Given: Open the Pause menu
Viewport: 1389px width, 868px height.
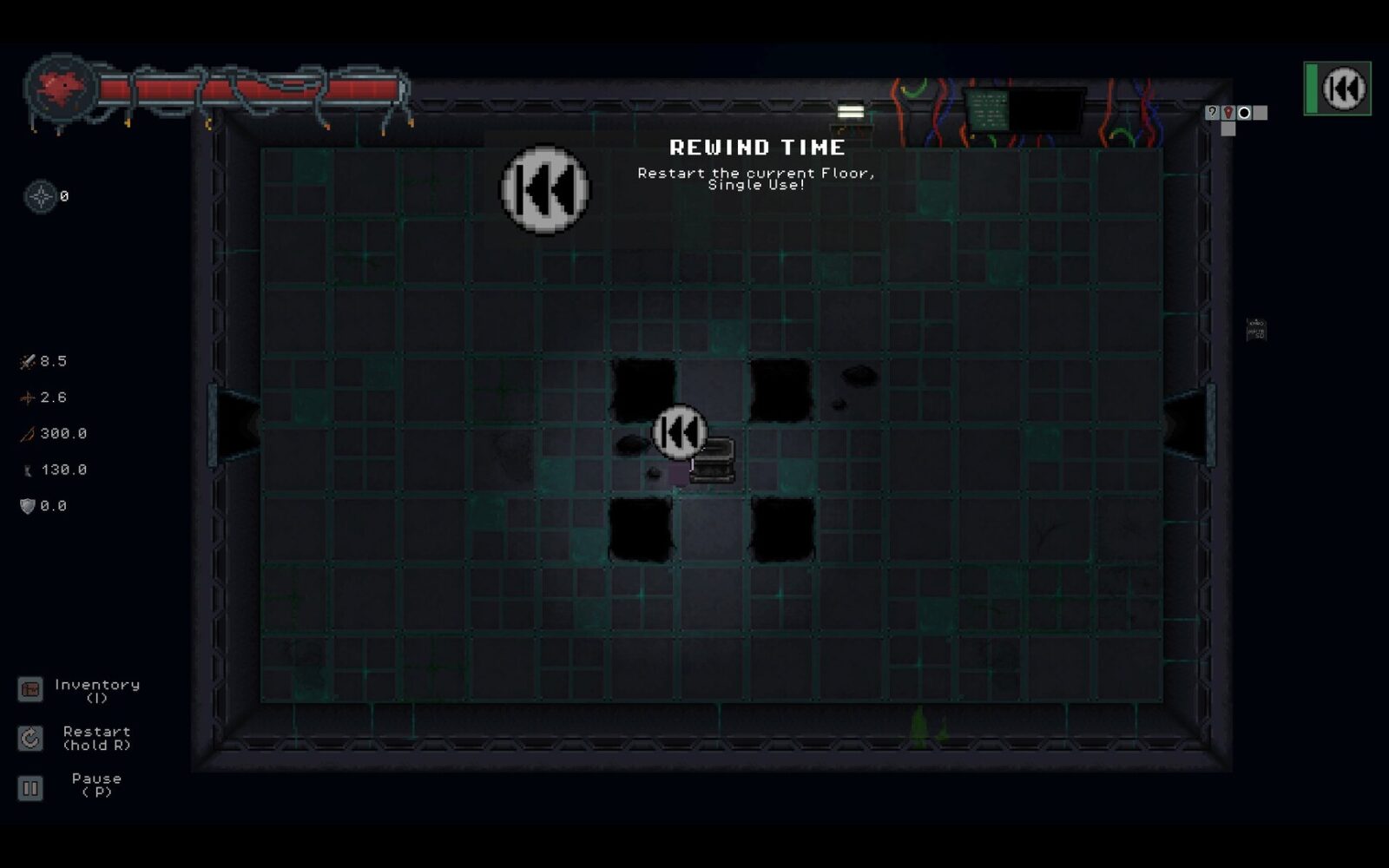Looking at the screenshot, I should (x=31, y=786).
